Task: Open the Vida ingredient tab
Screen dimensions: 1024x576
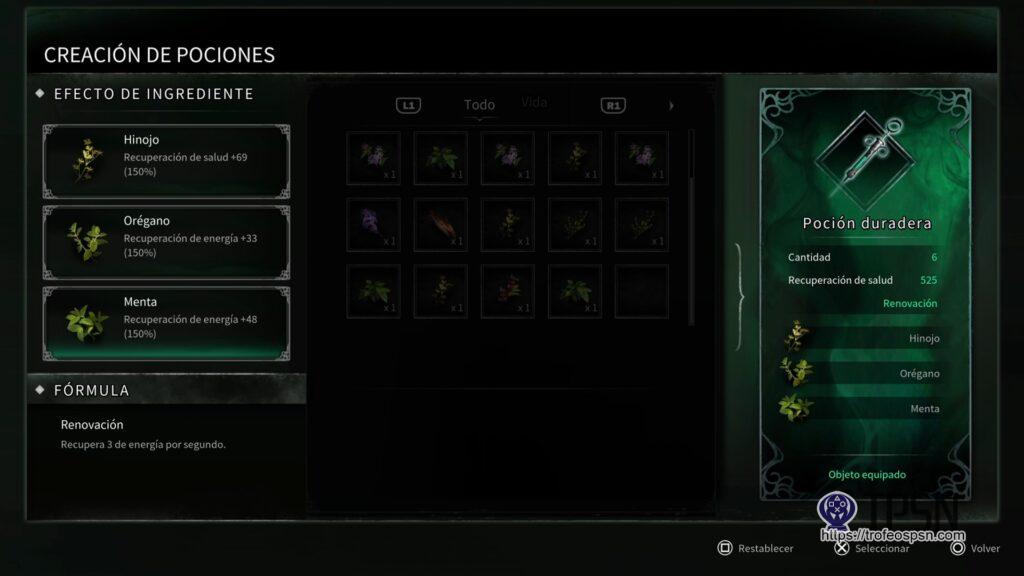Action: (x=534, y=103)
